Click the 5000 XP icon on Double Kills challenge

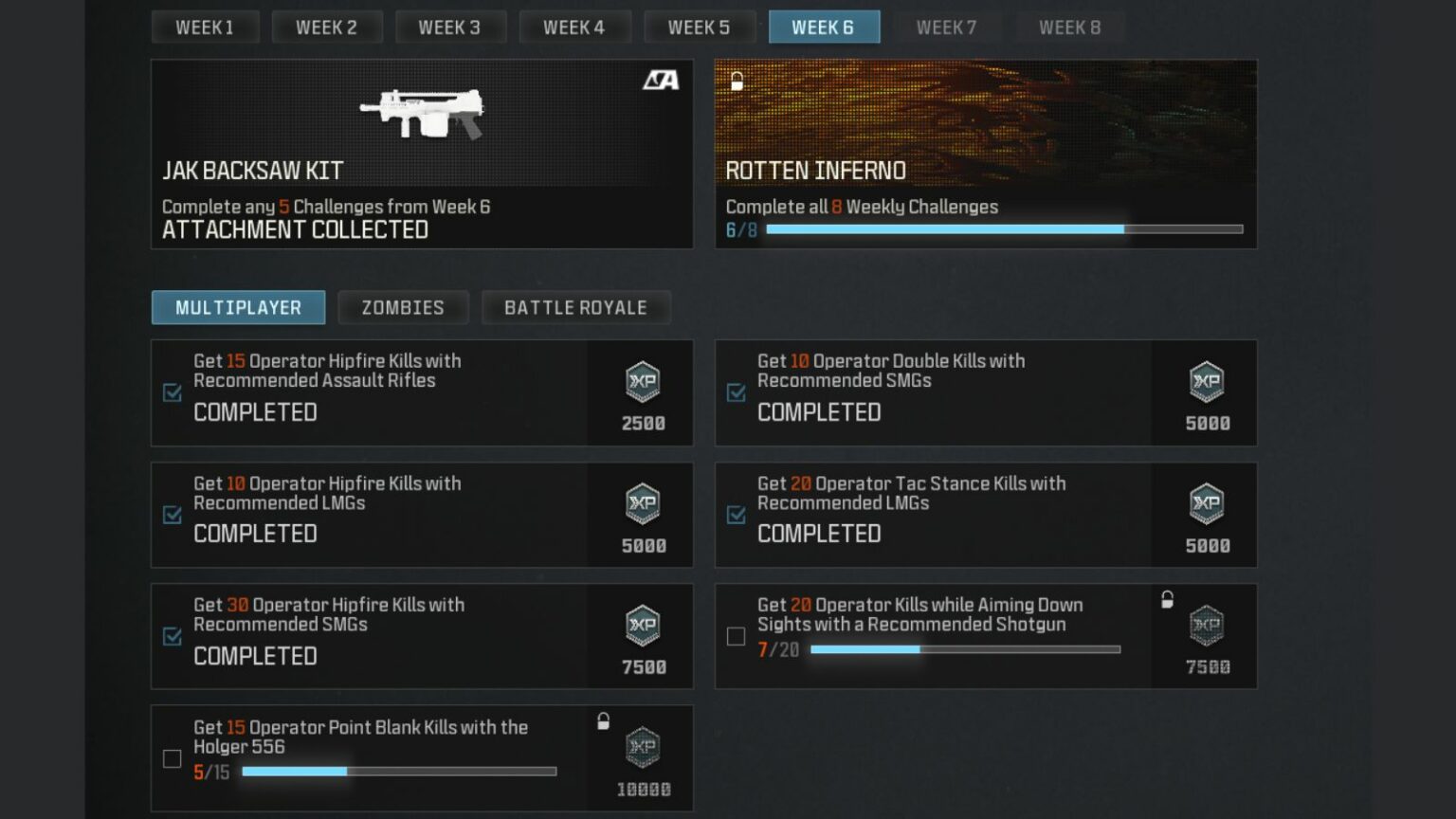1205,383
